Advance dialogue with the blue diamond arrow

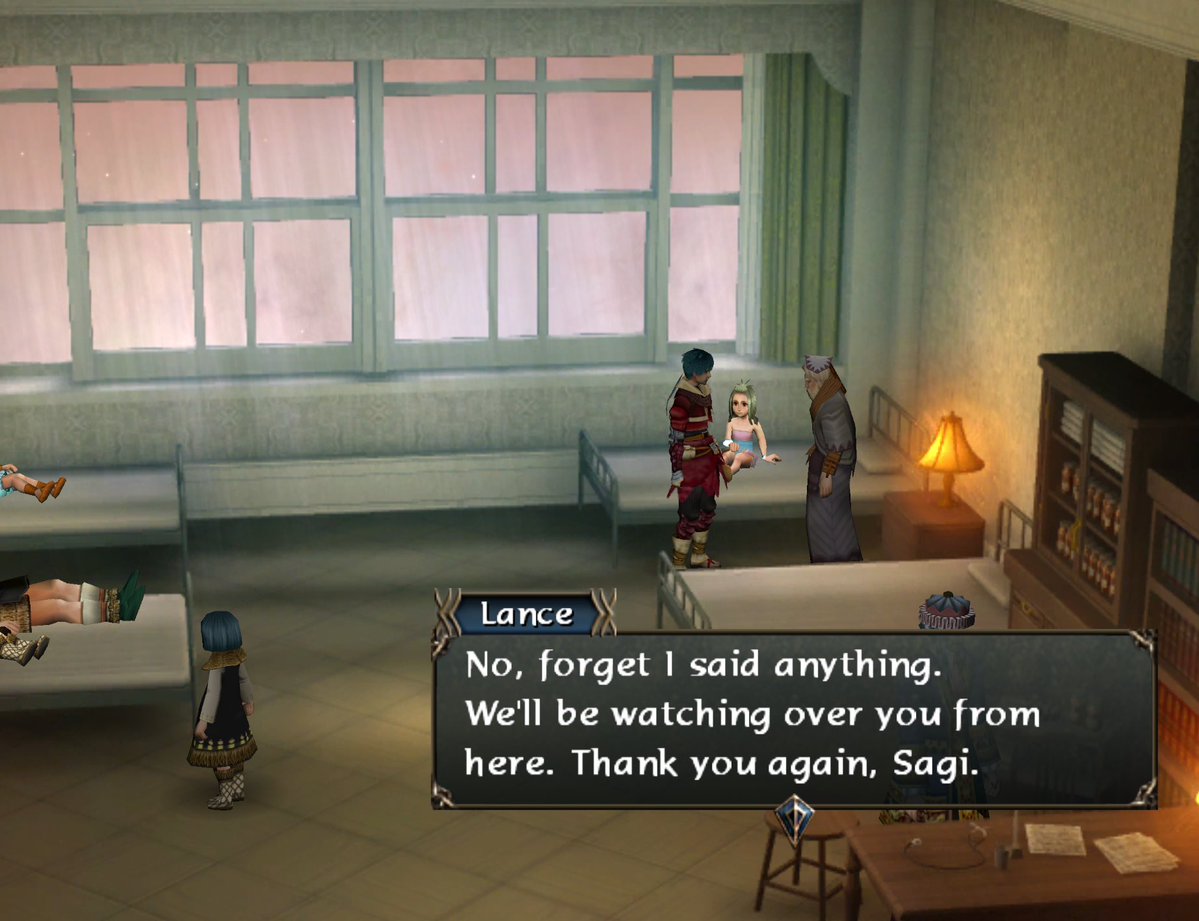(794, 817)
